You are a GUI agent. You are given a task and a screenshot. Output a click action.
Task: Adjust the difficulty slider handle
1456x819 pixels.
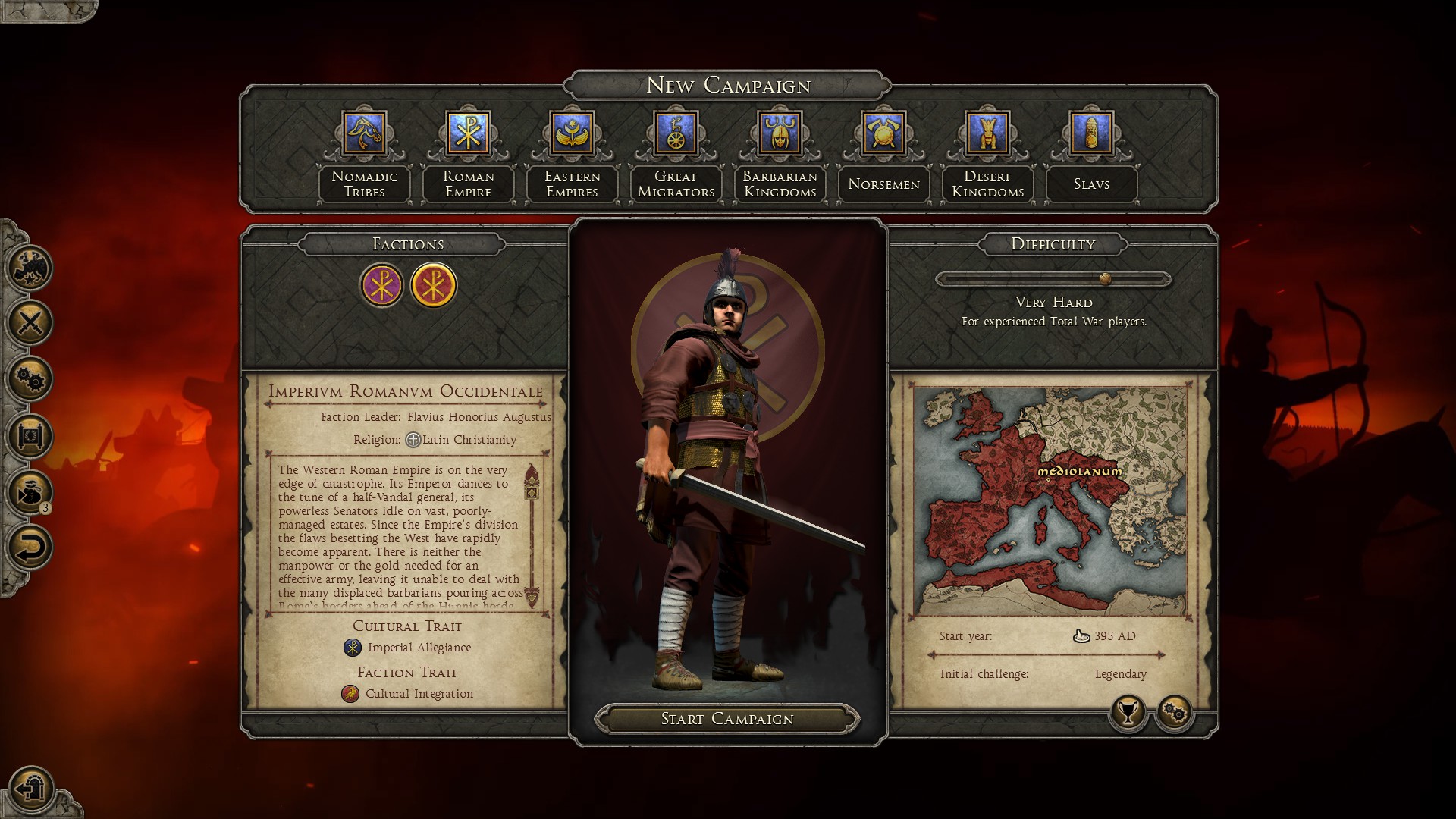click(x=1105, y=279)
